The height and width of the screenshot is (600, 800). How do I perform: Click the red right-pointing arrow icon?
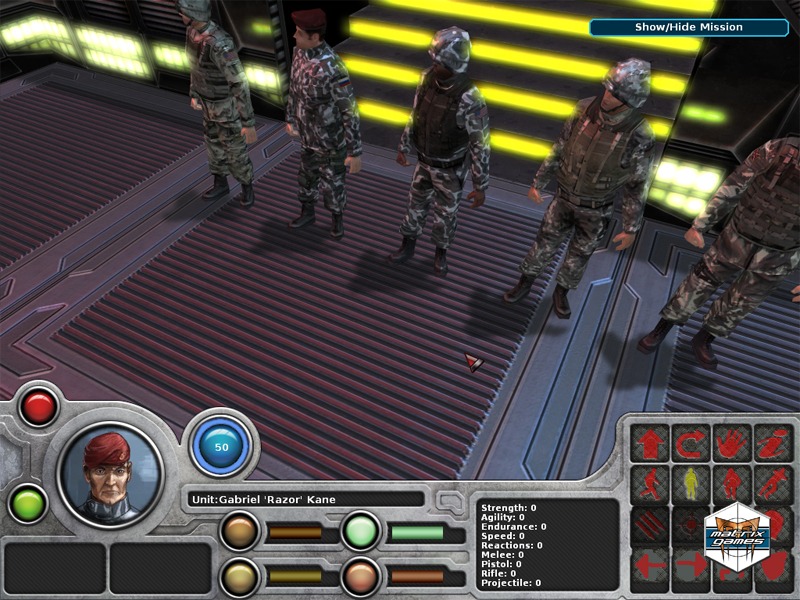coord(691,566)
